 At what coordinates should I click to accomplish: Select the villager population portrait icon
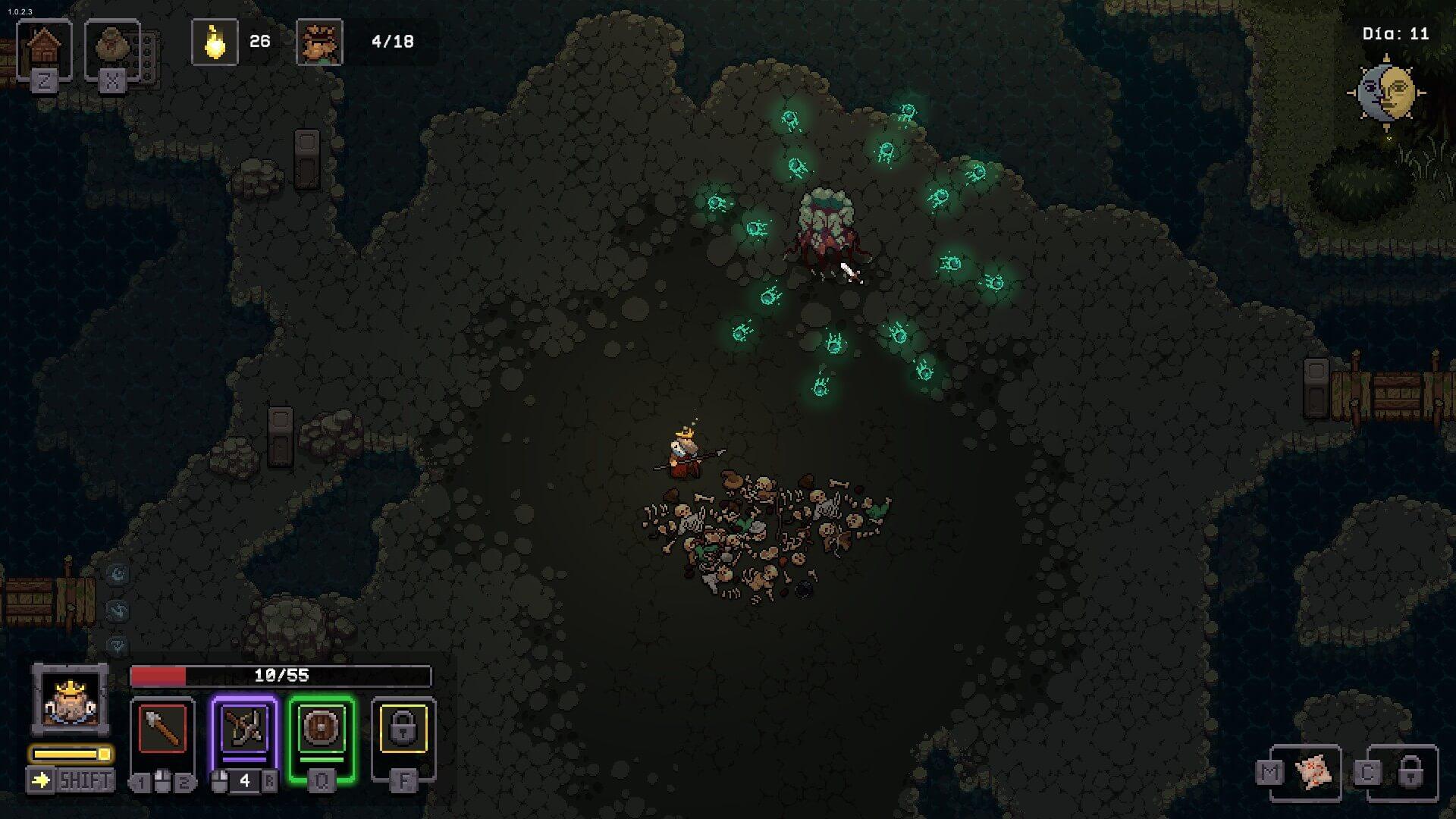click(319, 42)
